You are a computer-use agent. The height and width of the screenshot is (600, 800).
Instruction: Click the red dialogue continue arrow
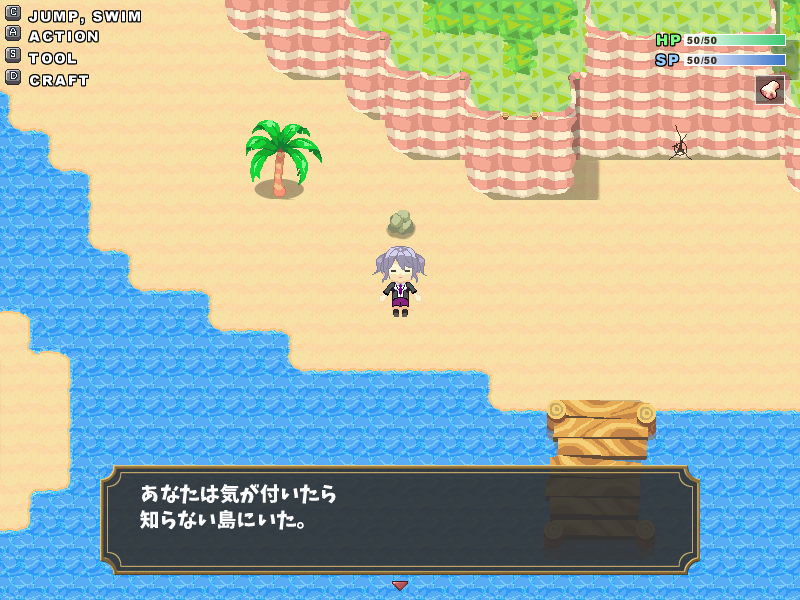pyautogui.click(x=400, y=585)
